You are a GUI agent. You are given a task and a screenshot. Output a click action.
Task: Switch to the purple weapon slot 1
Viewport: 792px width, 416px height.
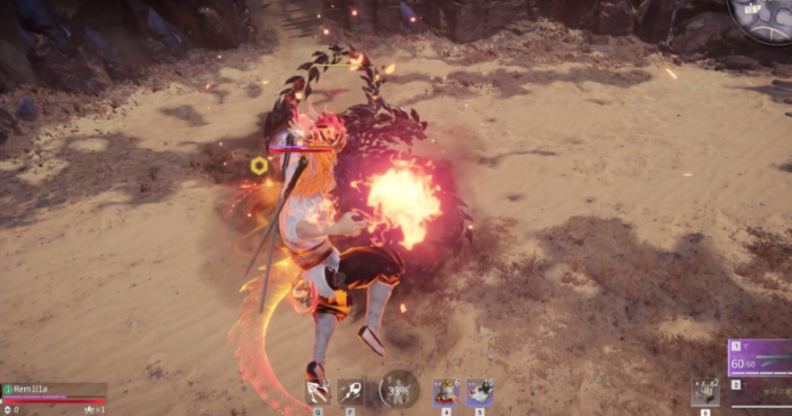click(x=760, y=358)
